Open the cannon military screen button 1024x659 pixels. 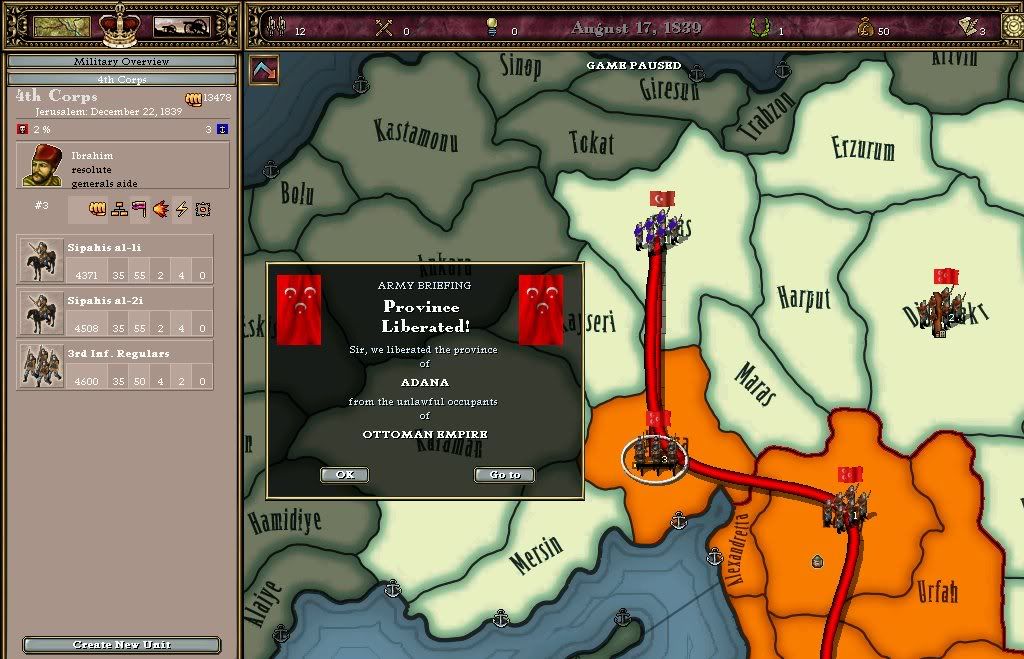181,27
